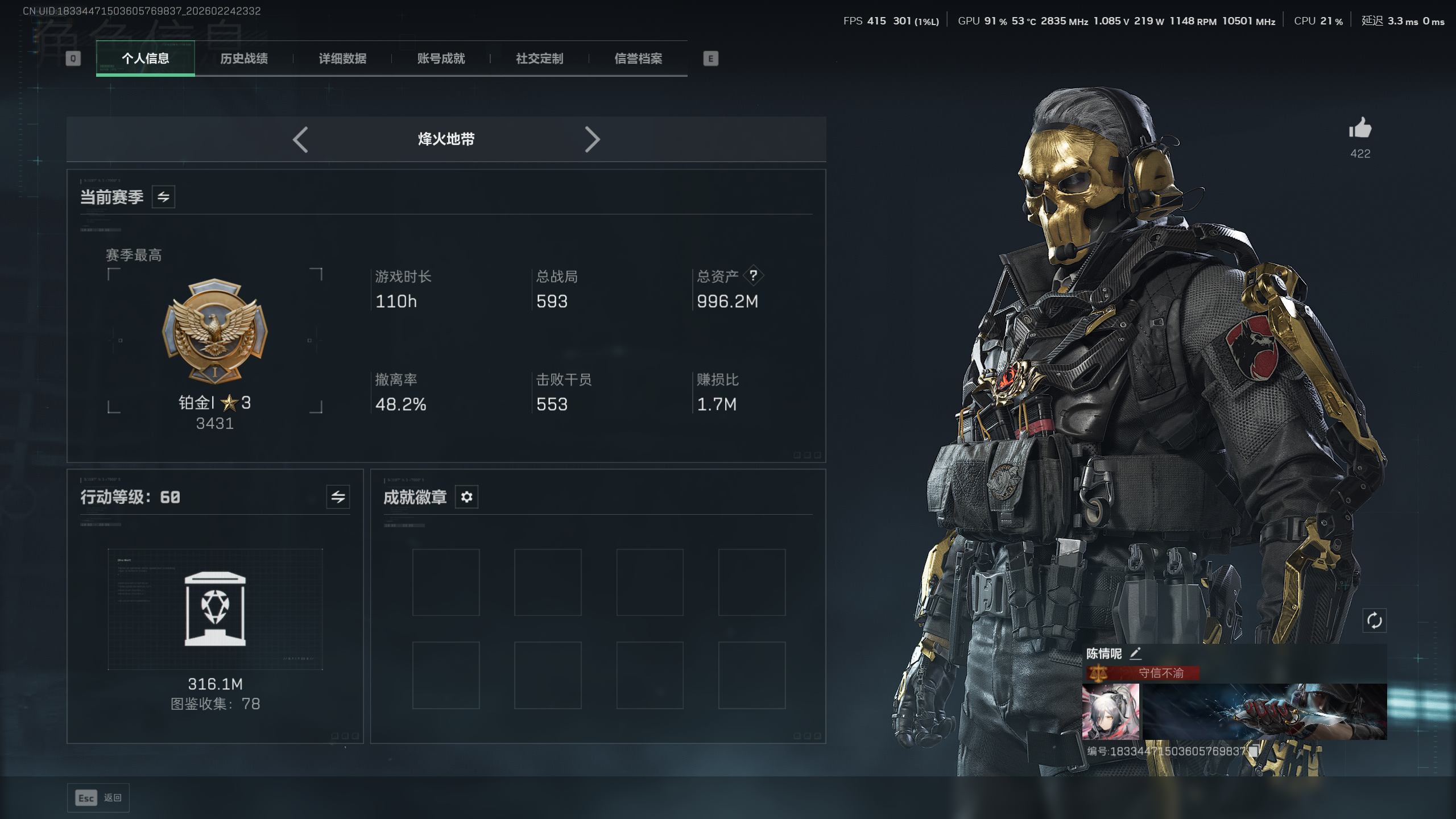Copy the player ID number
The height and width of the screenshot is (819, 1456).
click(x=1254, y=751)
